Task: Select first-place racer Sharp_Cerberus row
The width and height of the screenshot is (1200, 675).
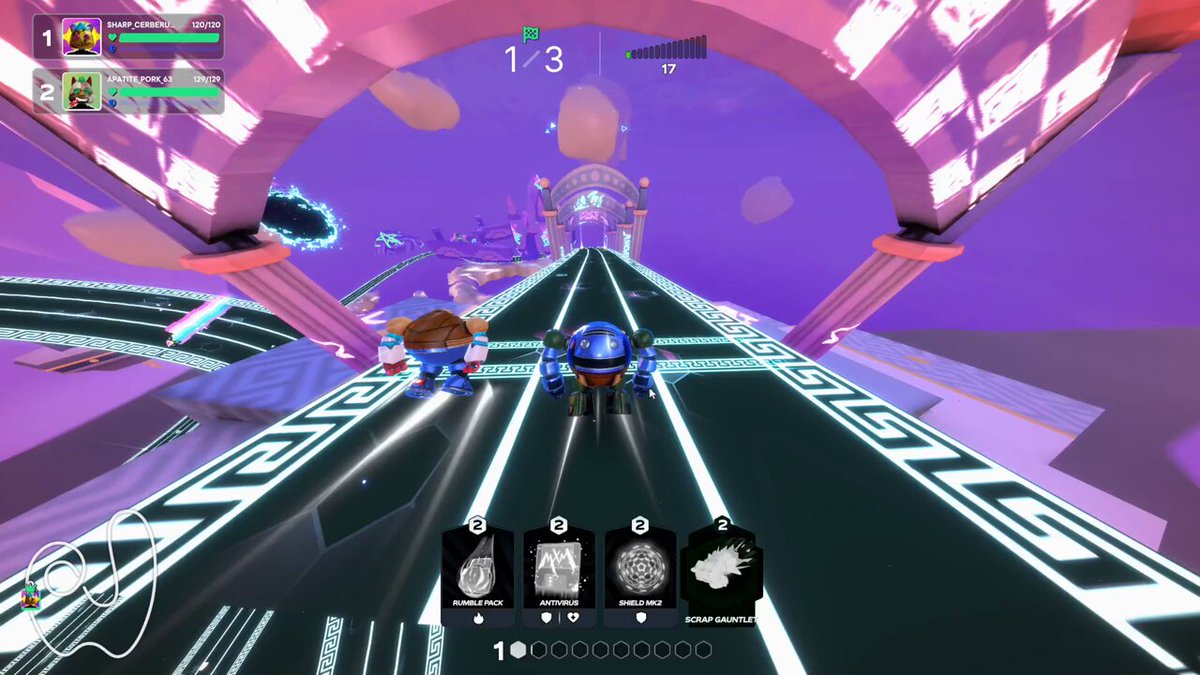Action: coord(128,38)
